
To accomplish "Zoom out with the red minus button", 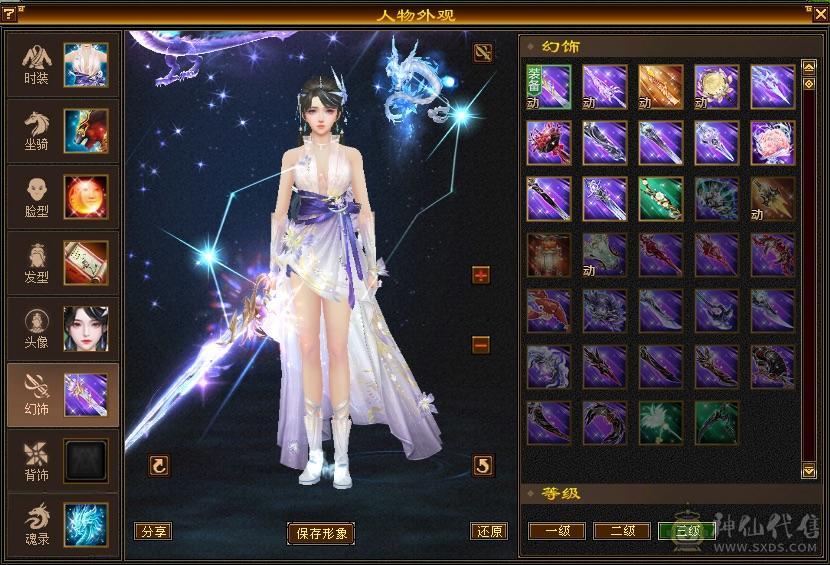I will [x=481, y=345].
